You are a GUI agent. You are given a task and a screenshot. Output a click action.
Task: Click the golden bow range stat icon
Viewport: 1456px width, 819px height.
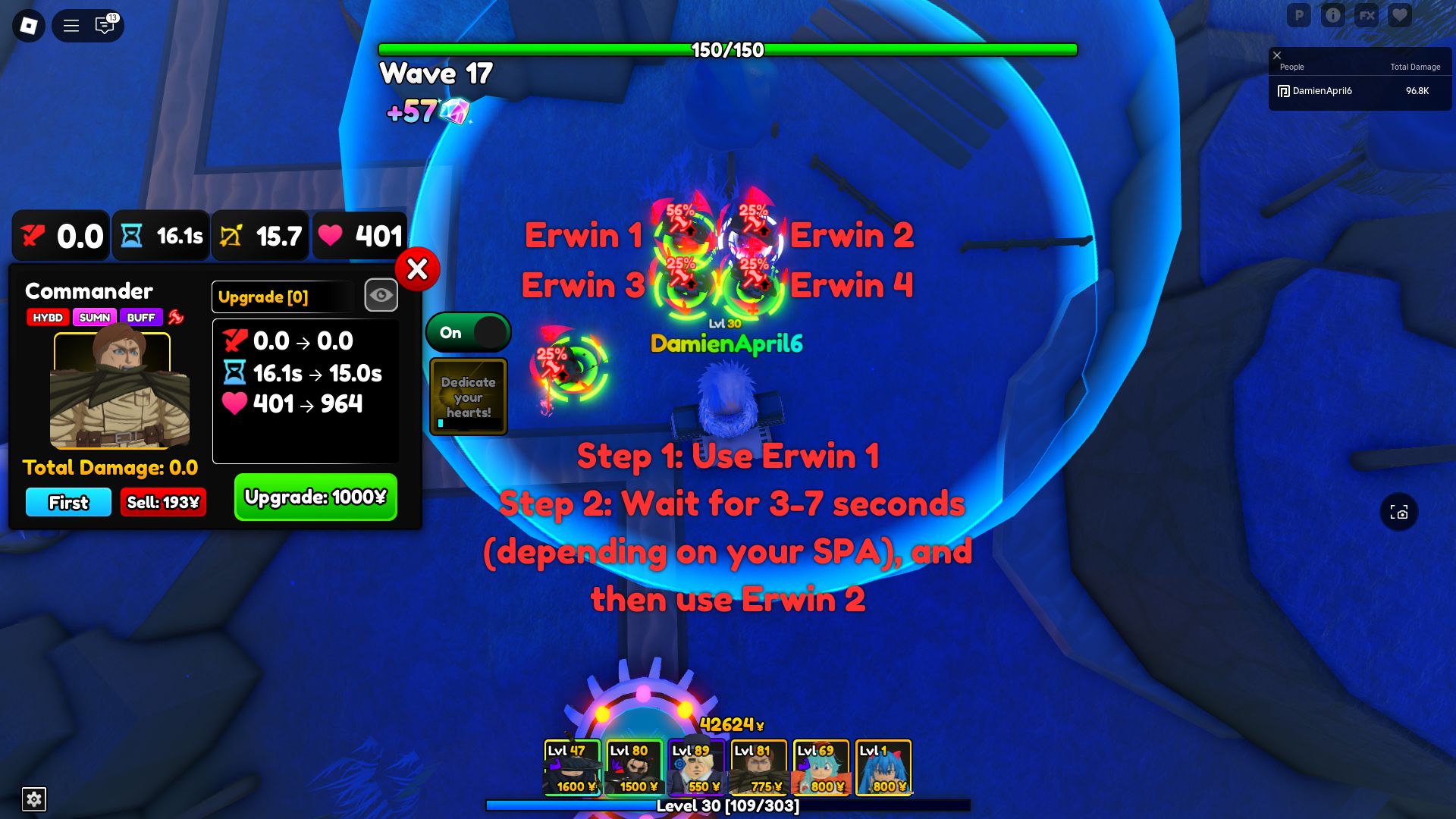pyautogui.click(x=234, y=236)
